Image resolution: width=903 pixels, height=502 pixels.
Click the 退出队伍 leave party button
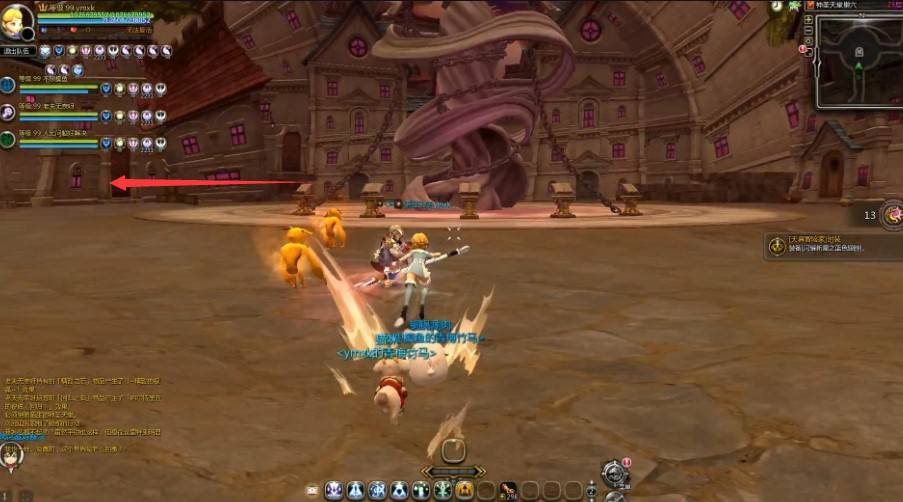(x=18, y=51)
